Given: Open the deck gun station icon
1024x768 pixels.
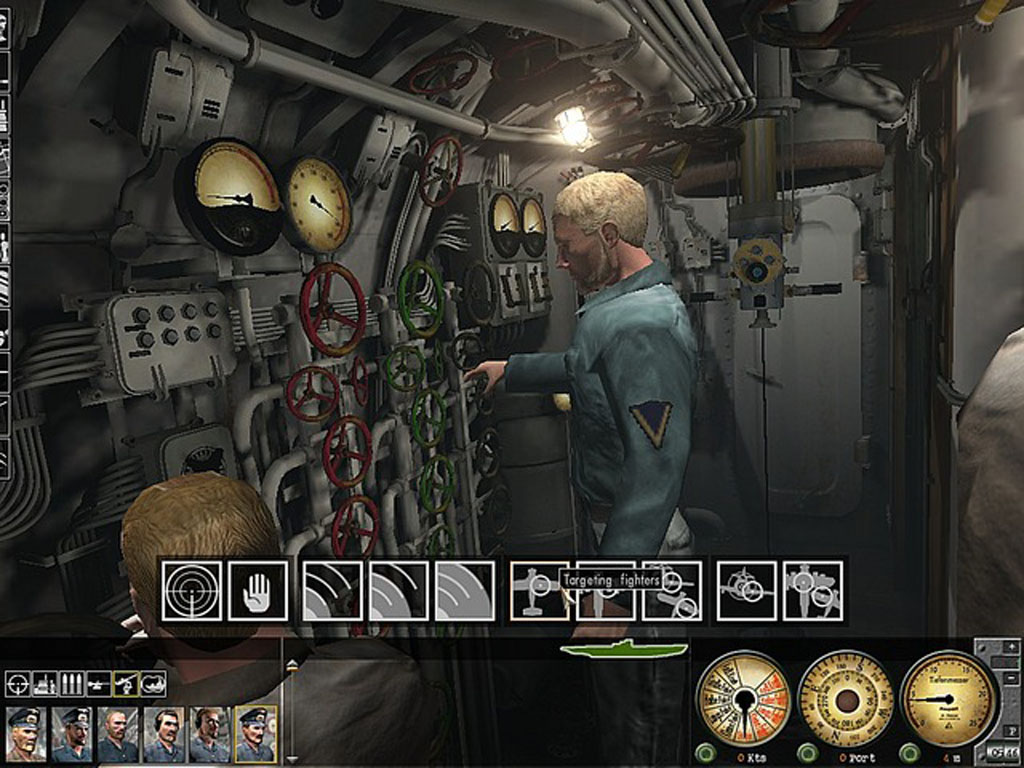Looking at the screenshot, I should click(98, 684).
